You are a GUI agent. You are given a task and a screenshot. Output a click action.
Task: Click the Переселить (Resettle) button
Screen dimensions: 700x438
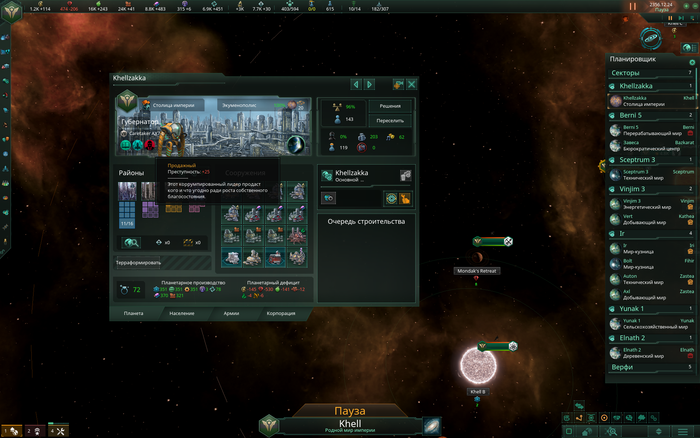390,120
